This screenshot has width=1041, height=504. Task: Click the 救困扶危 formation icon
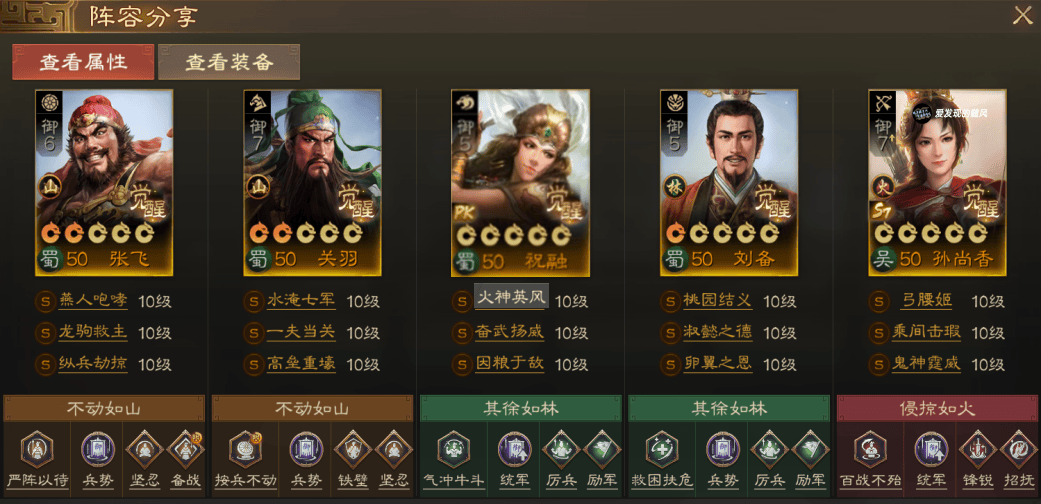point(661,451)
